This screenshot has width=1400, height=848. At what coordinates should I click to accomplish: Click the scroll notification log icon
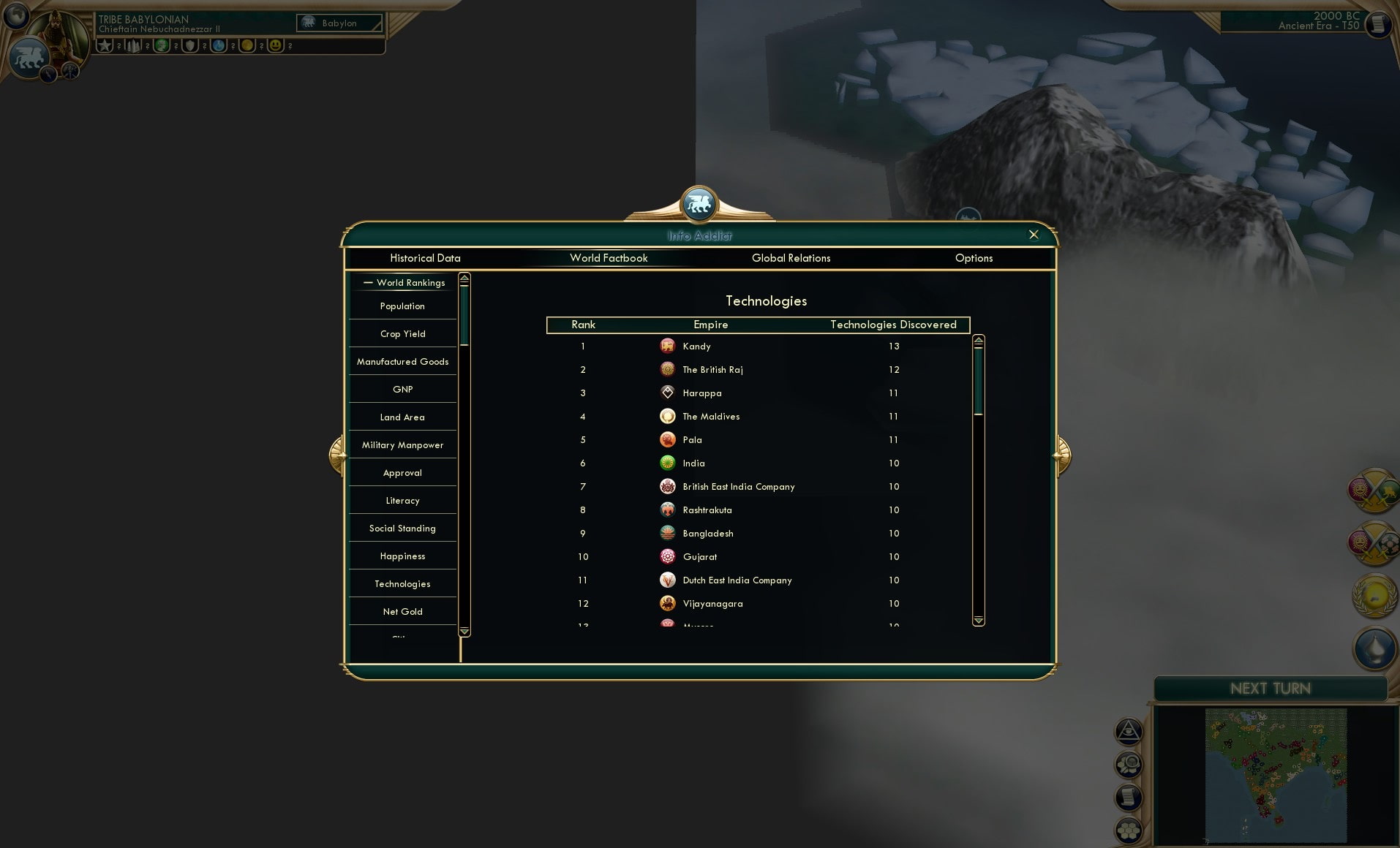[x=1129, y=798]
